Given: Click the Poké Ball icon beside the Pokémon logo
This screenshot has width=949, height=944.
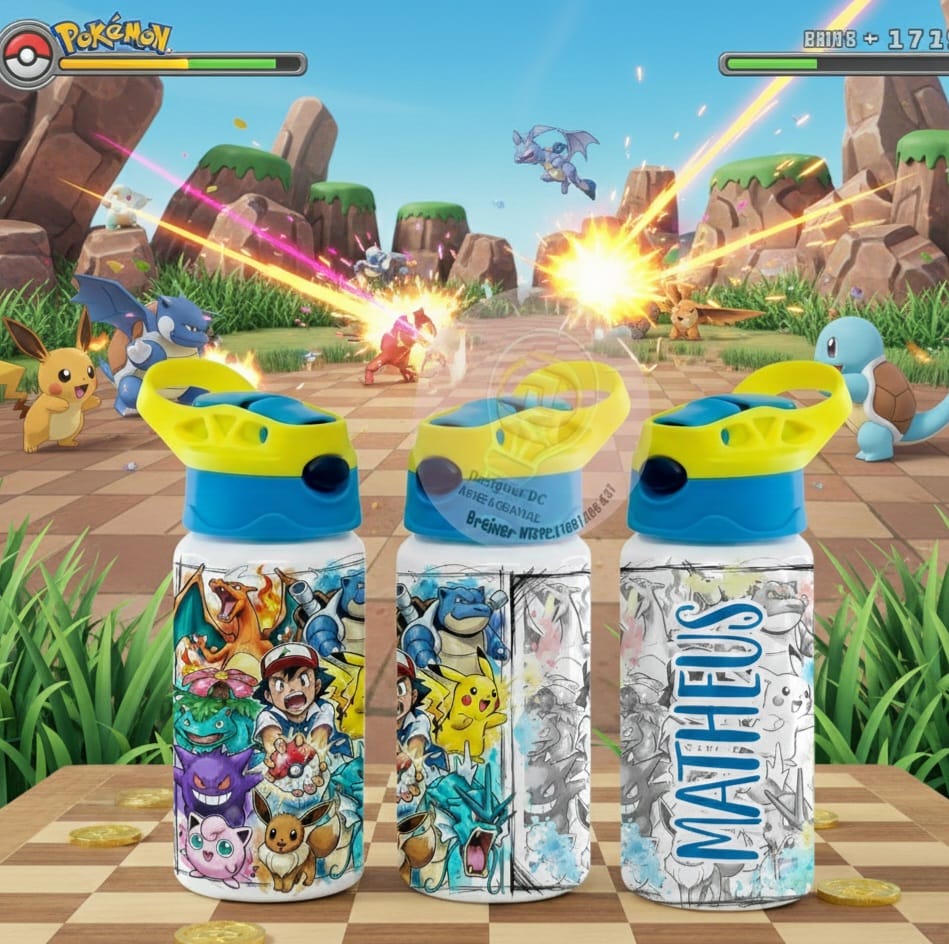Looking at the screenshot, I should click(x=27, y=56).
